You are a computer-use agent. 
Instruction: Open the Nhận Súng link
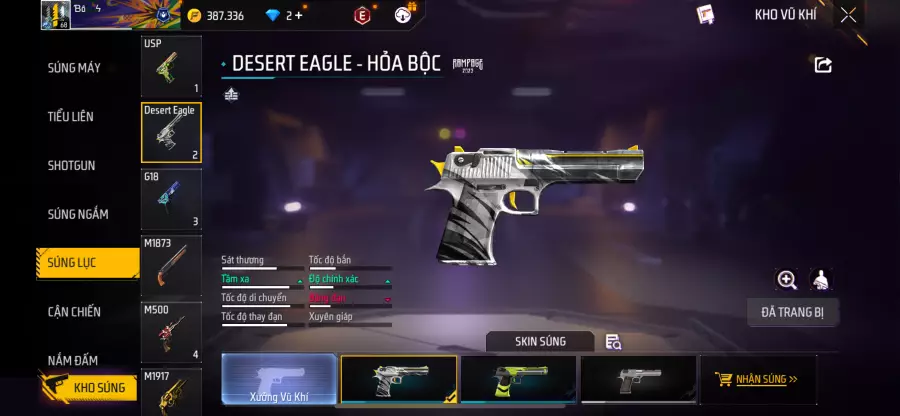[x=757, y=380]
